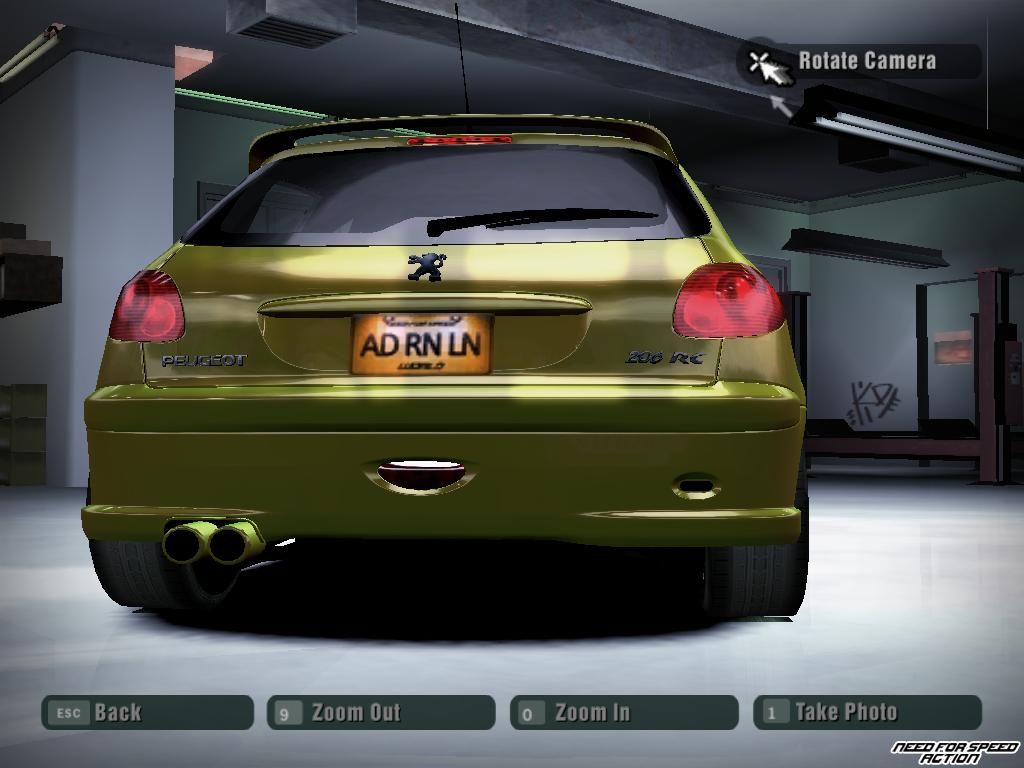The width and height of the screenshot is (1024, 768).
Task: Select the Zoom In button
Action: [624, 713]
